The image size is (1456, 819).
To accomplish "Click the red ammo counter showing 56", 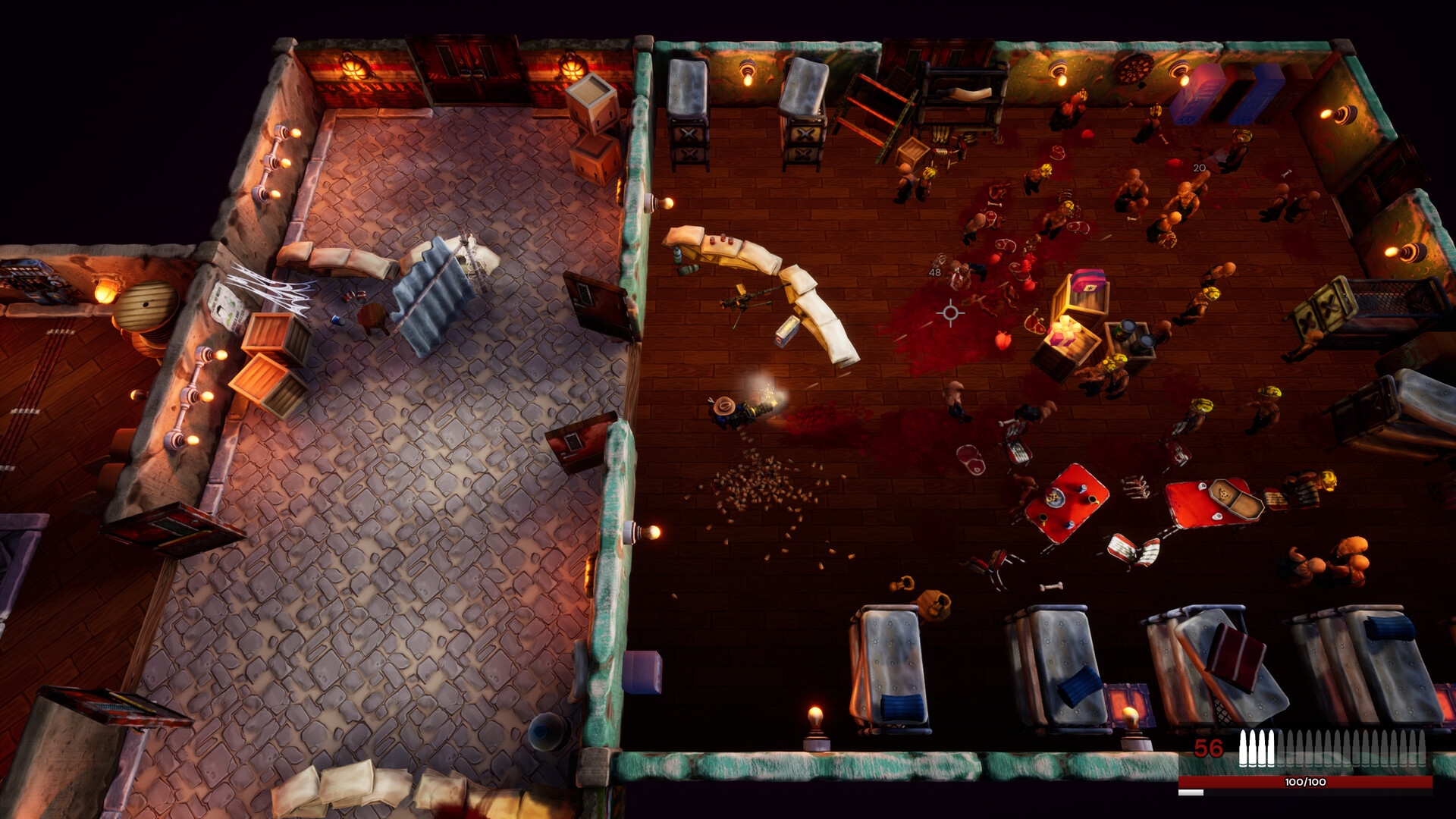I will coord(1207,748).
